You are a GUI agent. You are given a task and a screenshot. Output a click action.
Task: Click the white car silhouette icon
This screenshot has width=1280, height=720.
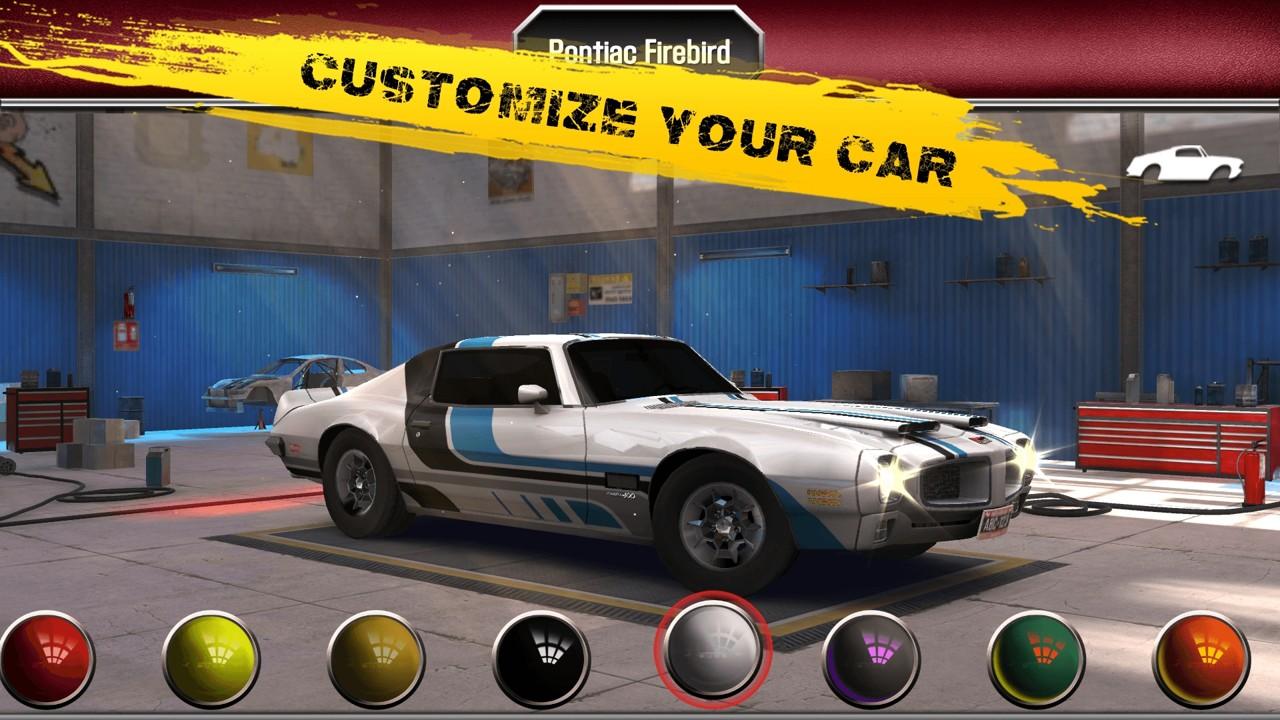(x=1184, y=163)
